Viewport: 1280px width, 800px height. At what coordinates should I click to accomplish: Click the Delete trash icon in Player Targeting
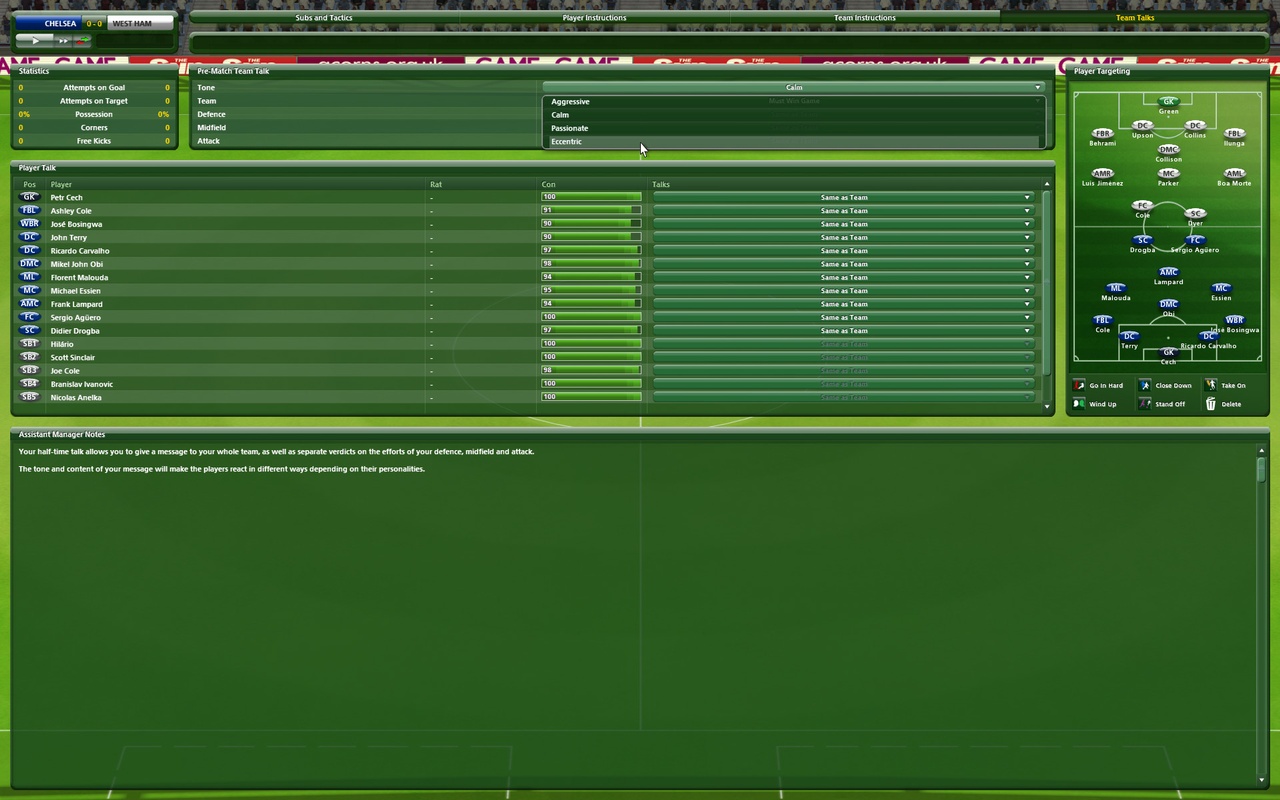point(1213,404)
